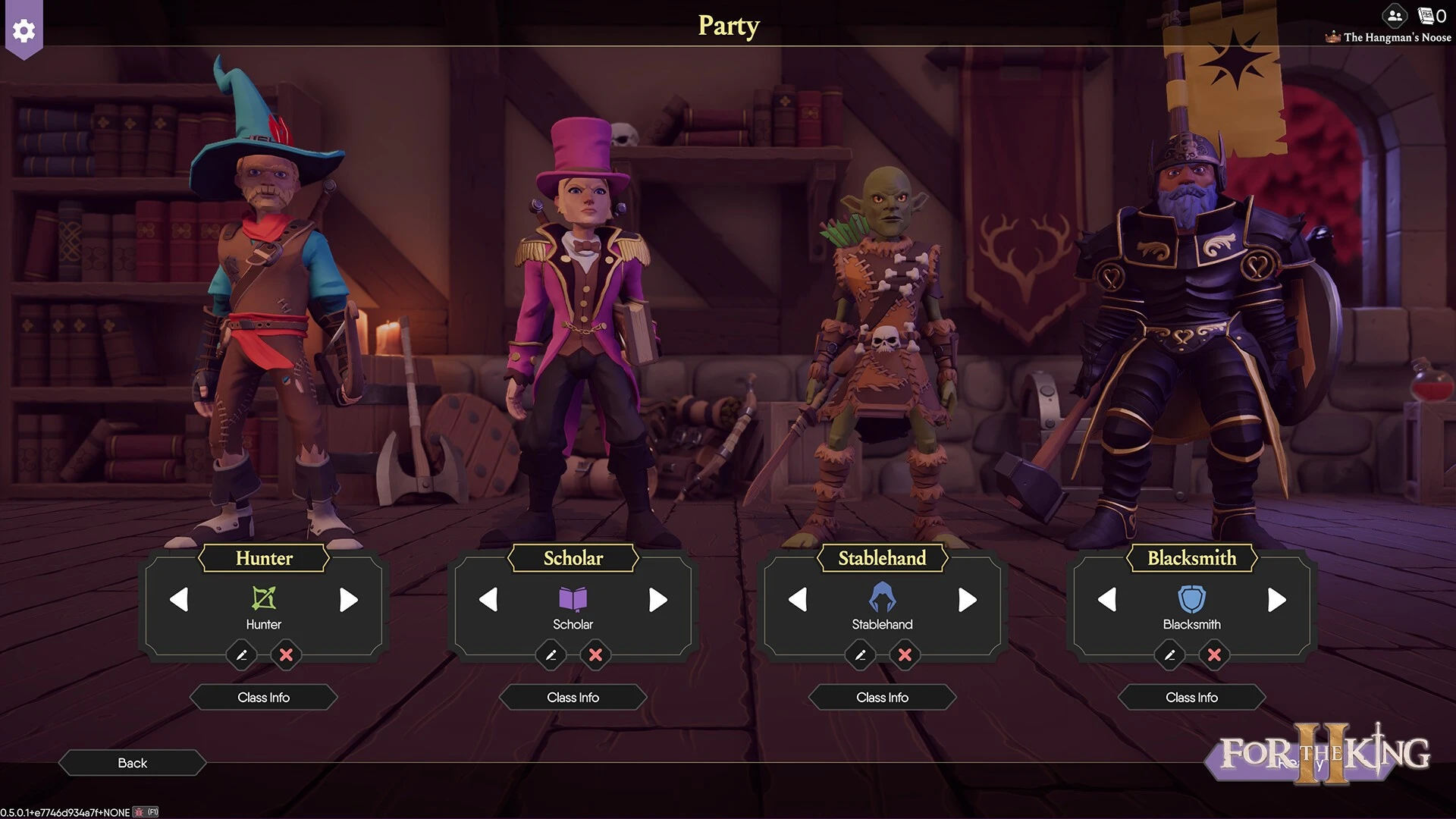Open Class Info for the Blacksmith
The height and width of the screenshot is (819, 1456).
point(1191,697)
